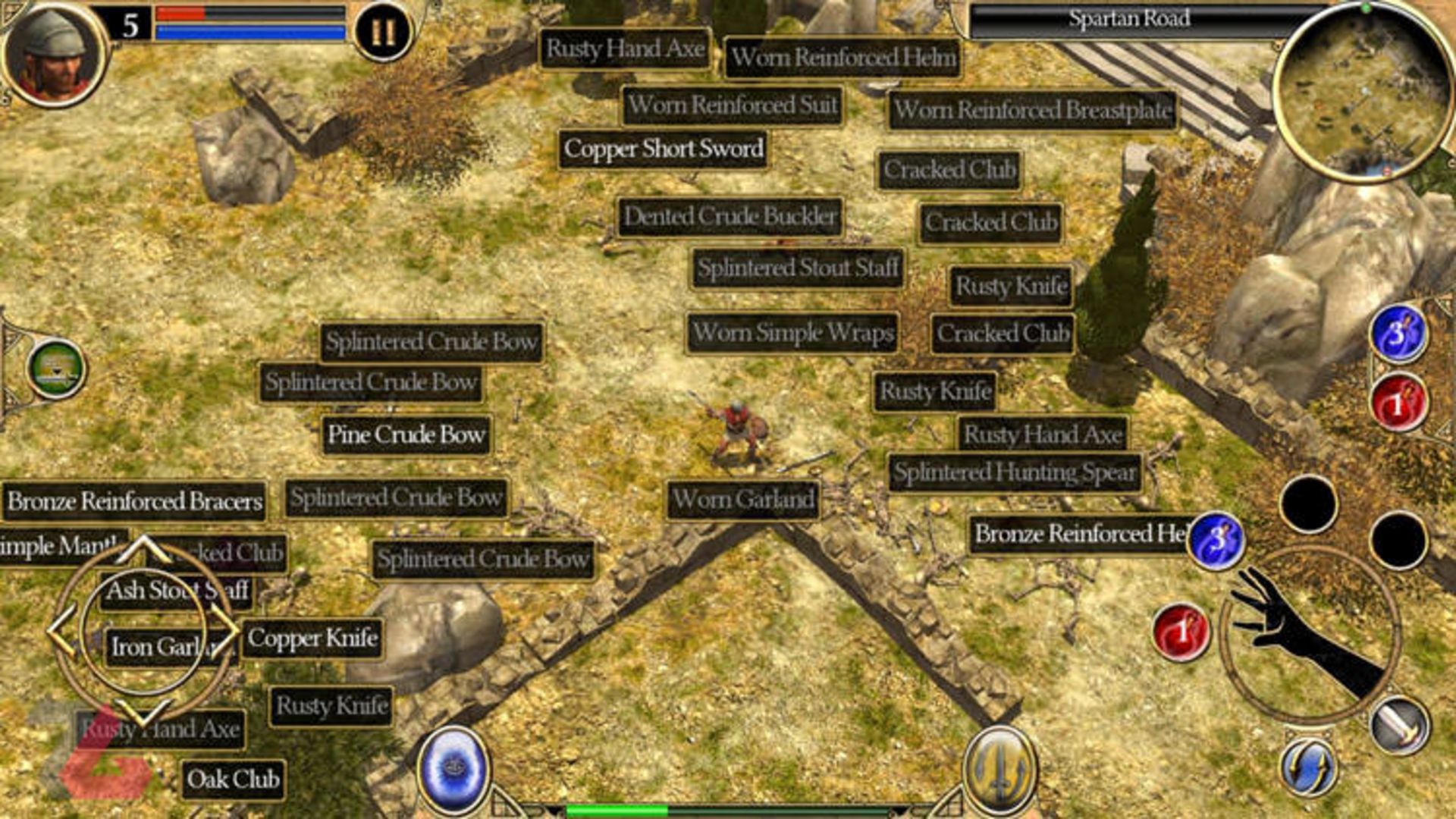Pick up the Dented Crude Buckler

click(x=730, y=217)
